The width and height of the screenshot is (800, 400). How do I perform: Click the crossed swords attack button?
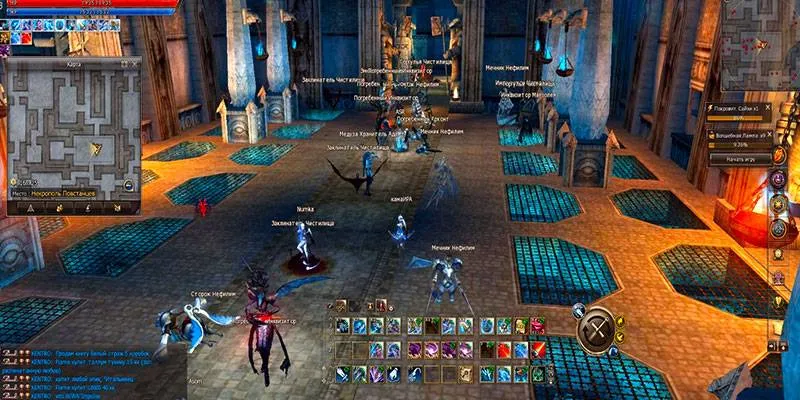tap(599, 327)
